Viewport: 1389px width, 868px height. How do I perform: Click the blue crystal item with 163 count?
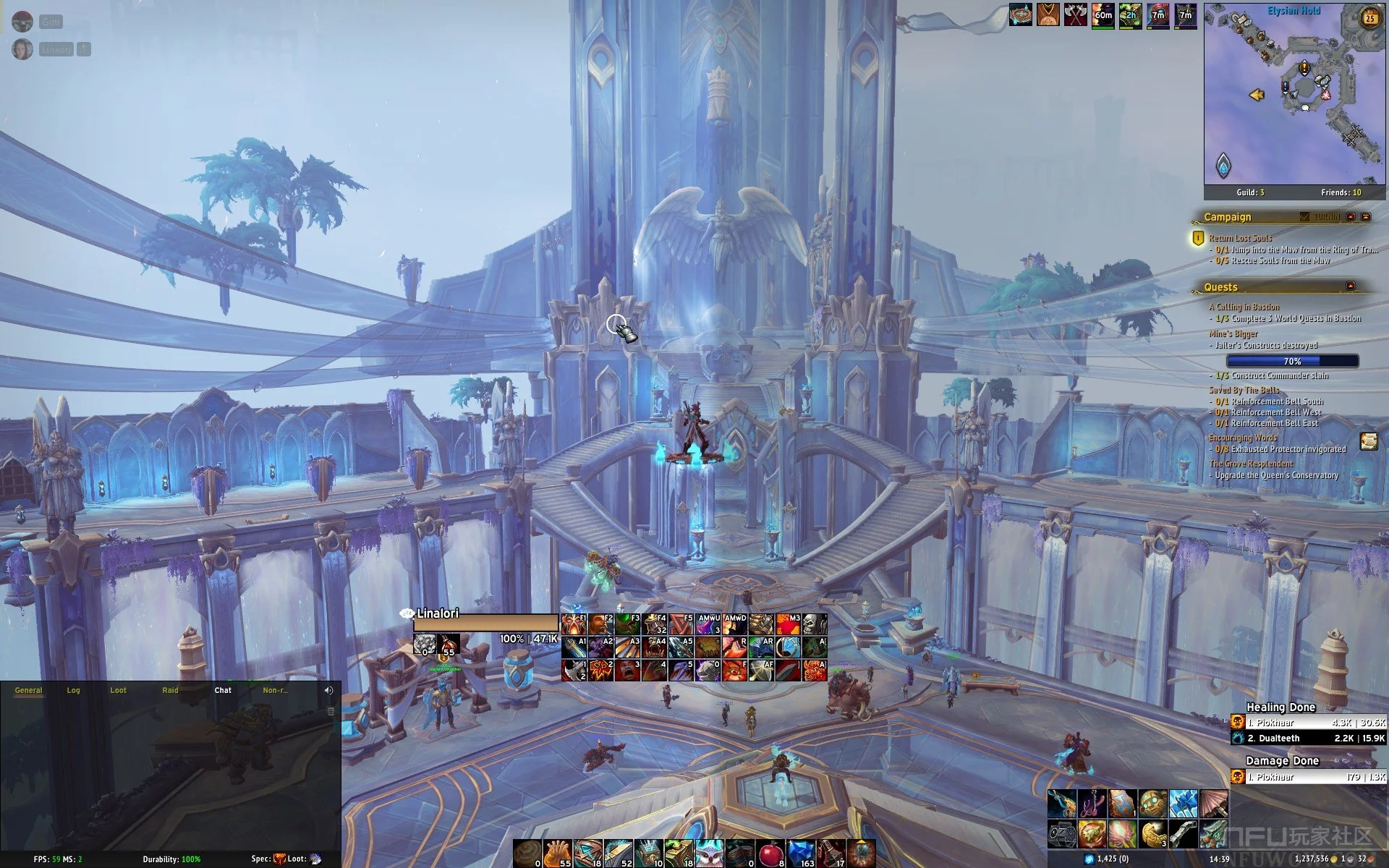[x=802, y=854]
